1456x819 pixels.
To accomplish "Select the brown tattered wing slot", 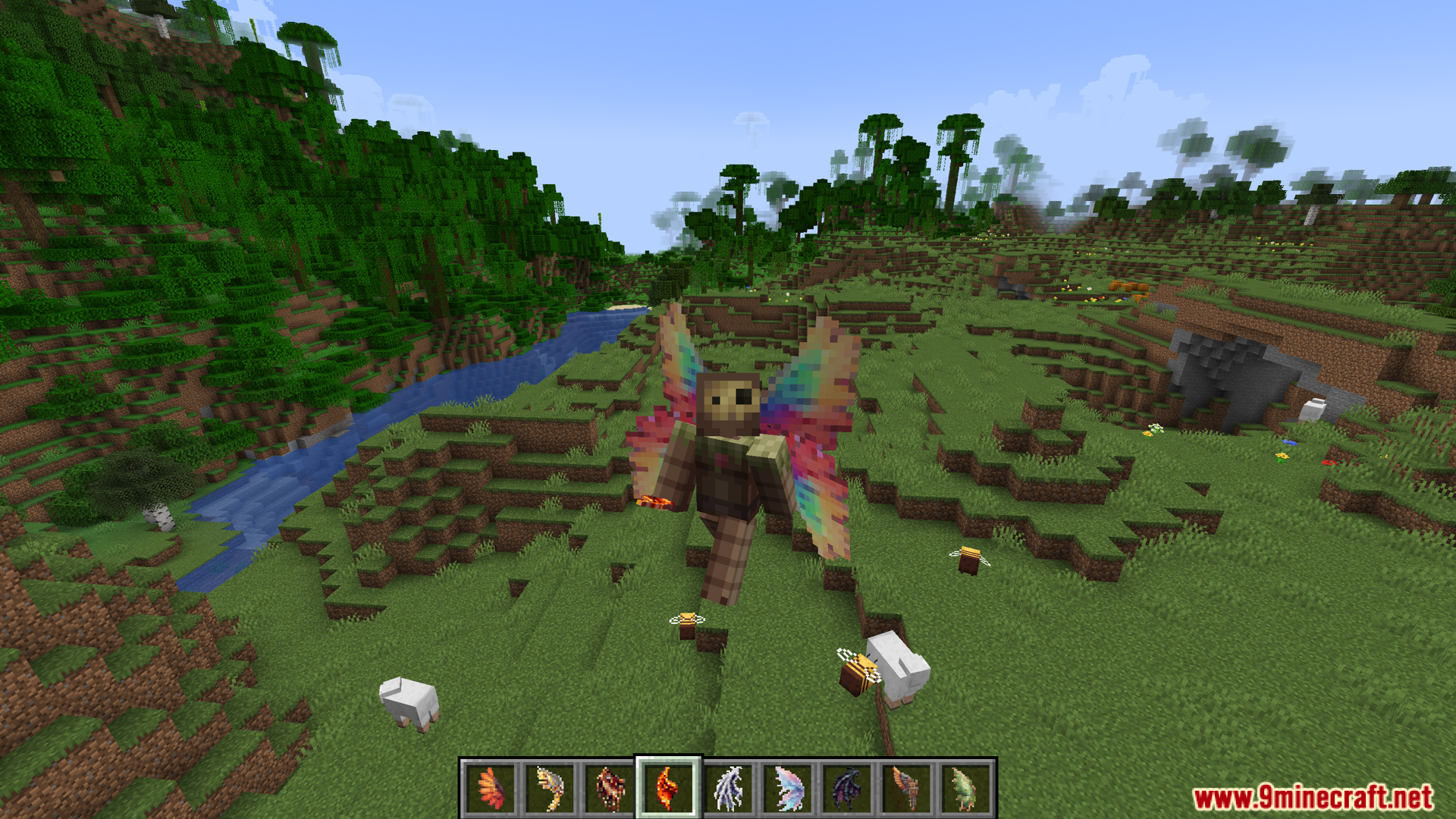I will coord(609,789).
